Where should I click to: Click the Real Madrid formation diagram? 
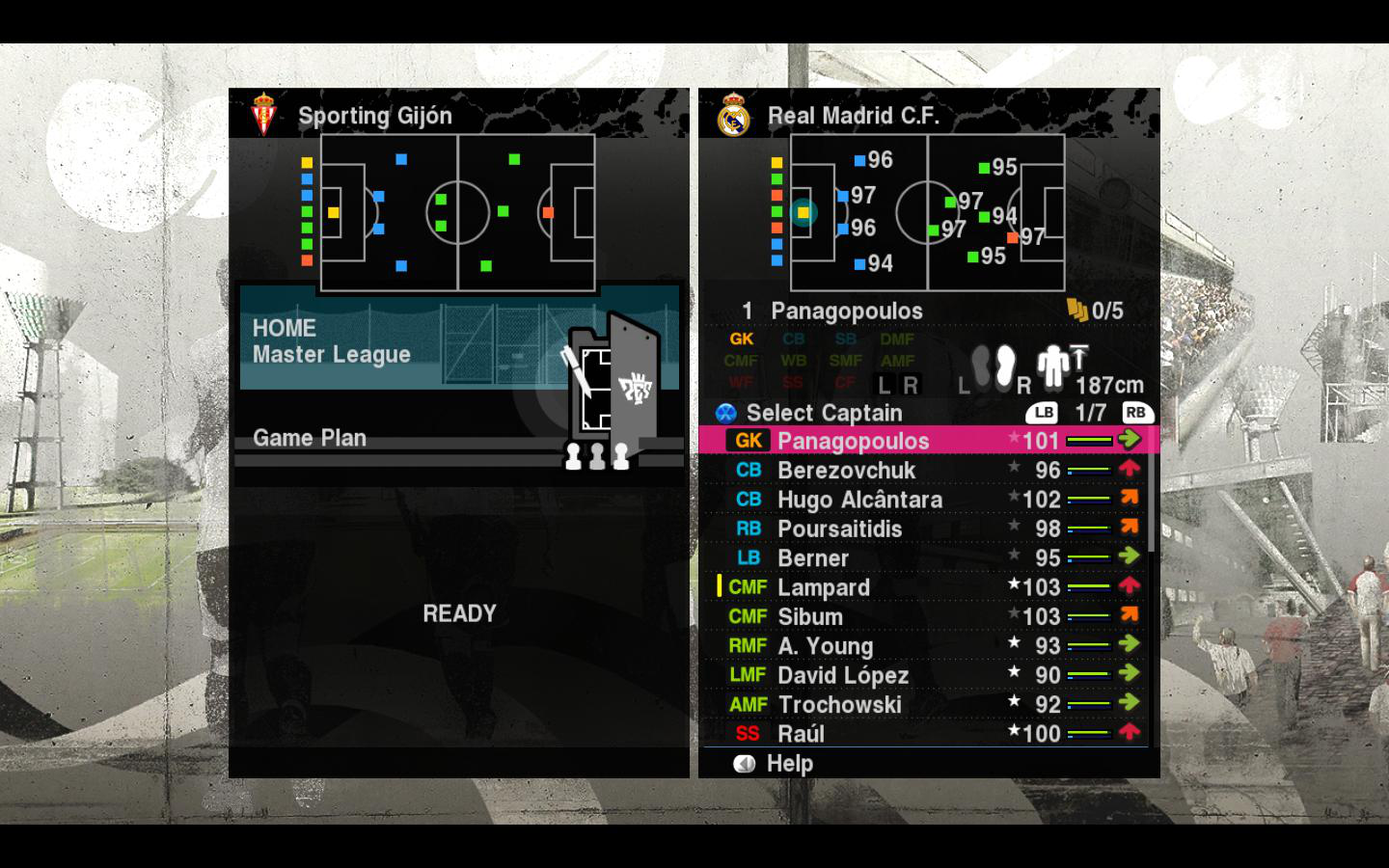(927, 212)
